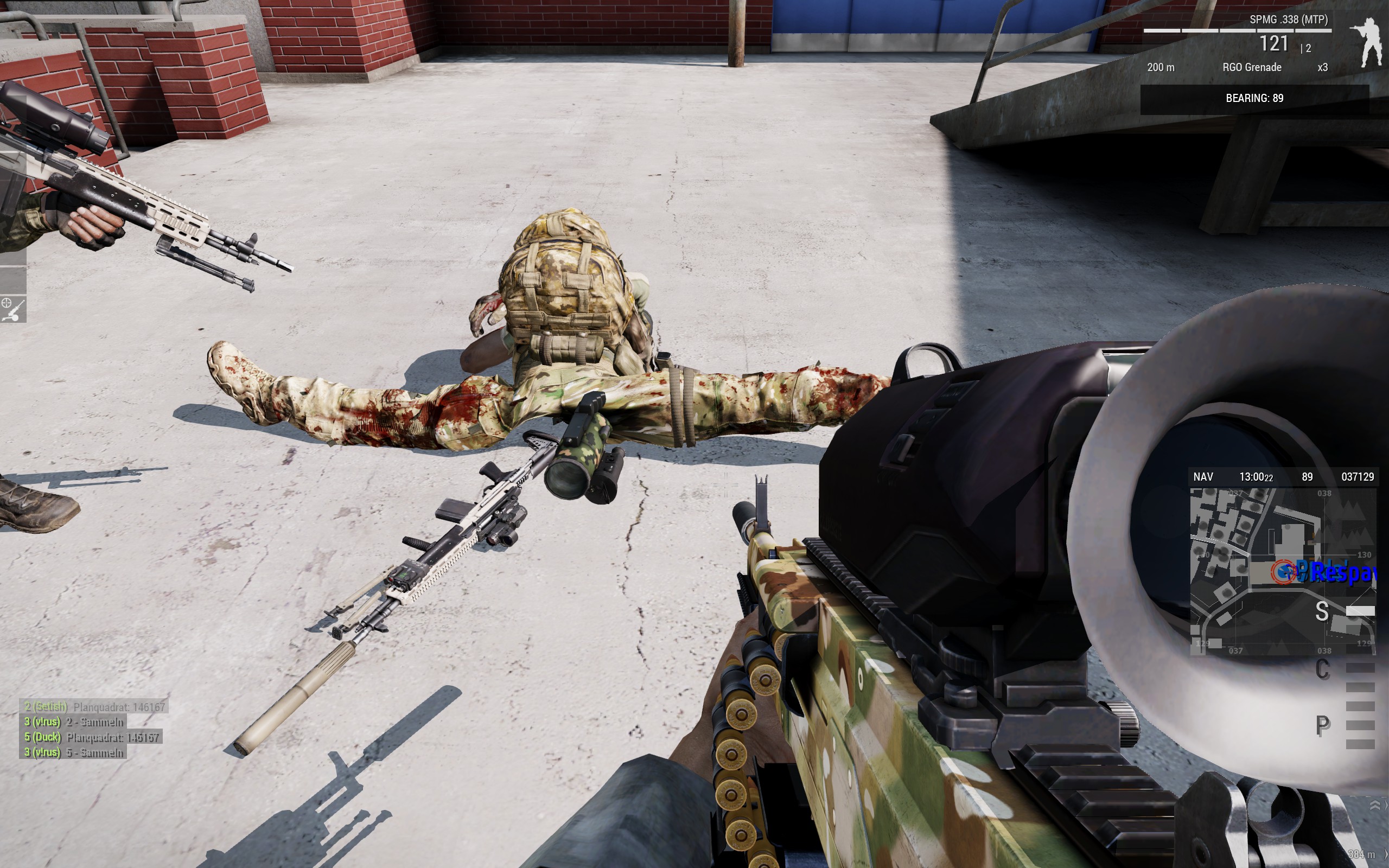Image resolution: width=1389 pixels, height=868 pixels.
Task: Select the SPMG .338 (MTP) weapon label
Action: (x=1289, y=20)
